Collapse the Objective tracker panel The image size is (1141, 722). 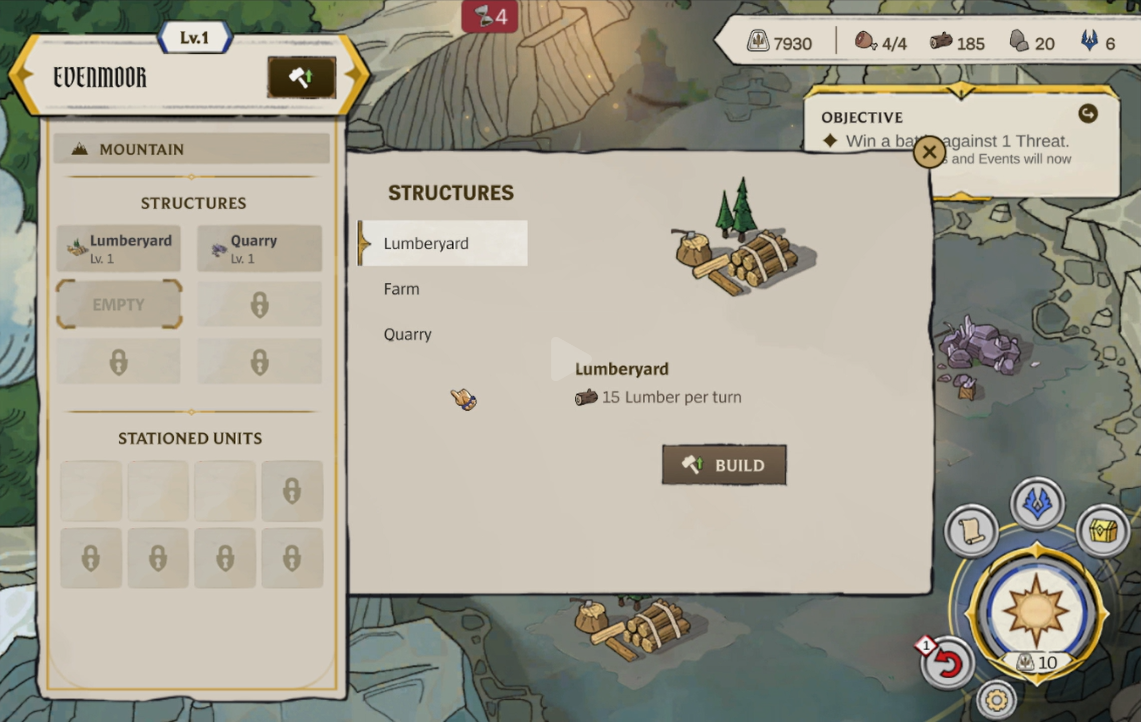[x=1088, y=114]
